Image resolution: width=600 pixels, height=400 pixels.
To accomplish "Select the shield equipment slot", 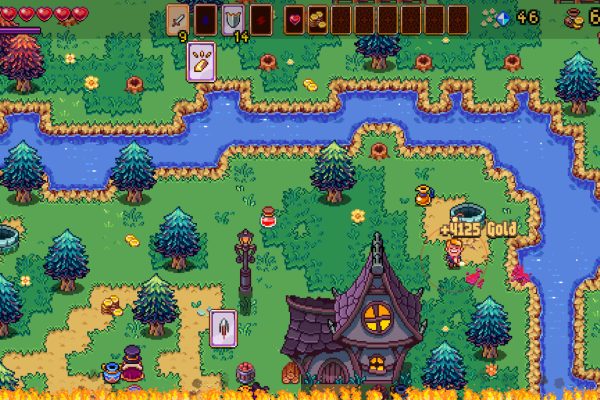I will tap(233, 19).
